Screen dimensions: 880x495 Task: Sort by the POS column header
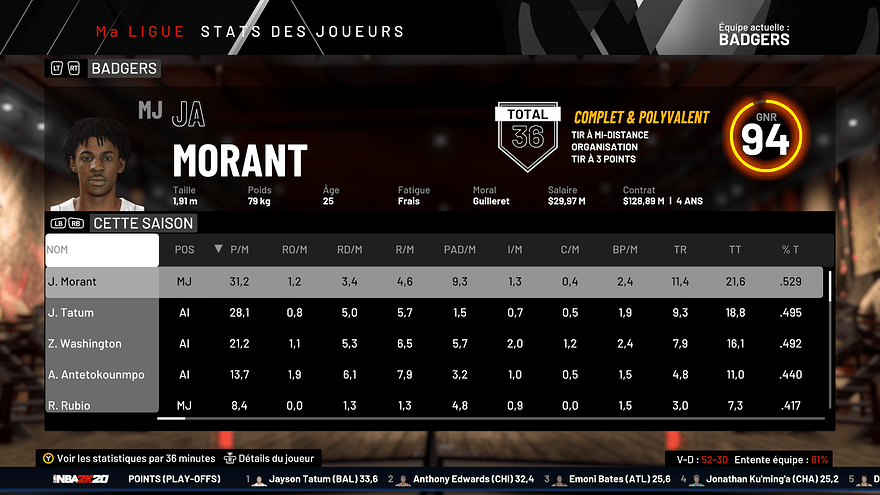click(x=184, y=249)
